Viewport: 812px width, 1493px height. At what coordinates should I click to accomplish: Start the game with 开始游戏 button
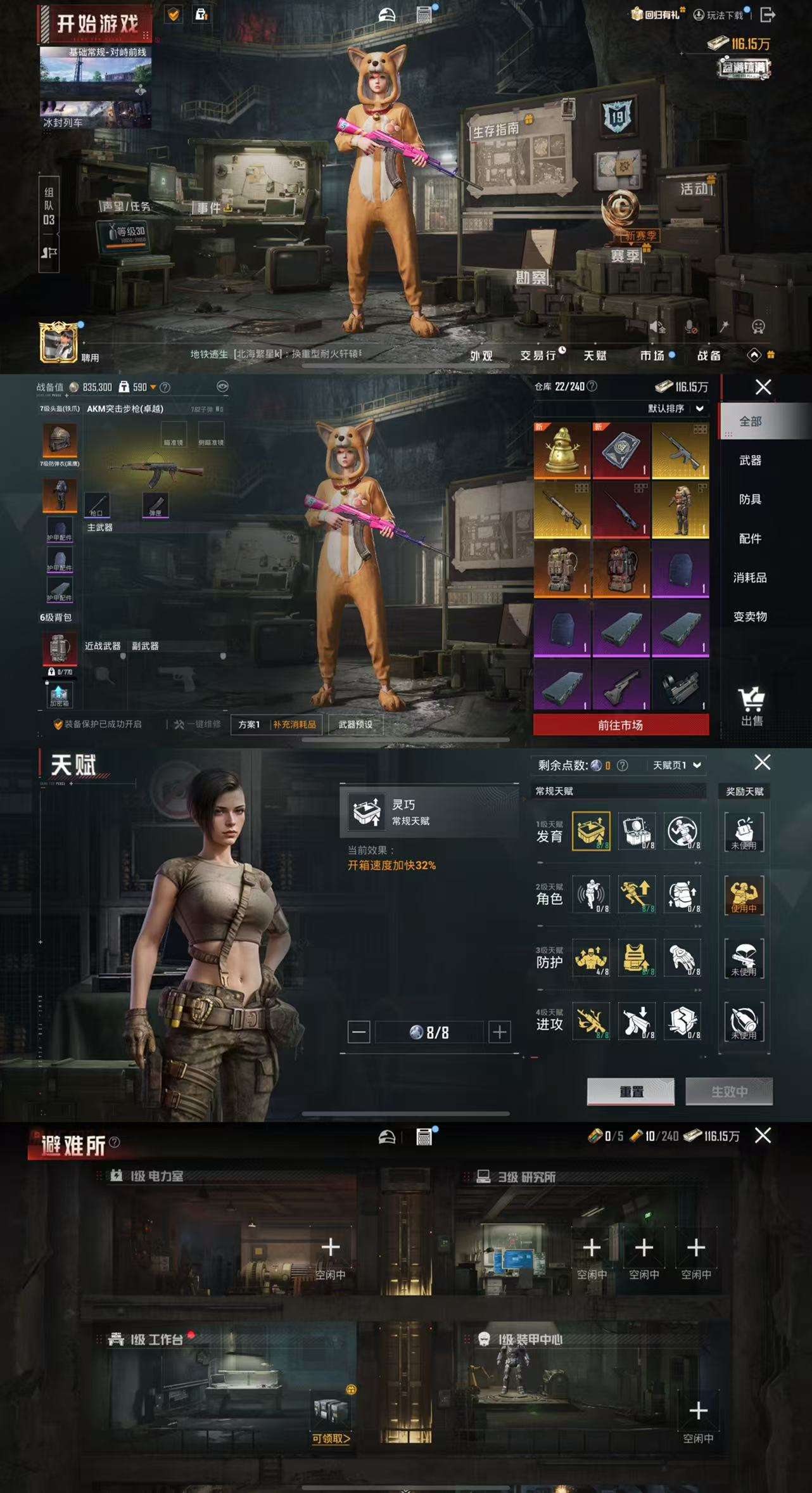(97, 24)
